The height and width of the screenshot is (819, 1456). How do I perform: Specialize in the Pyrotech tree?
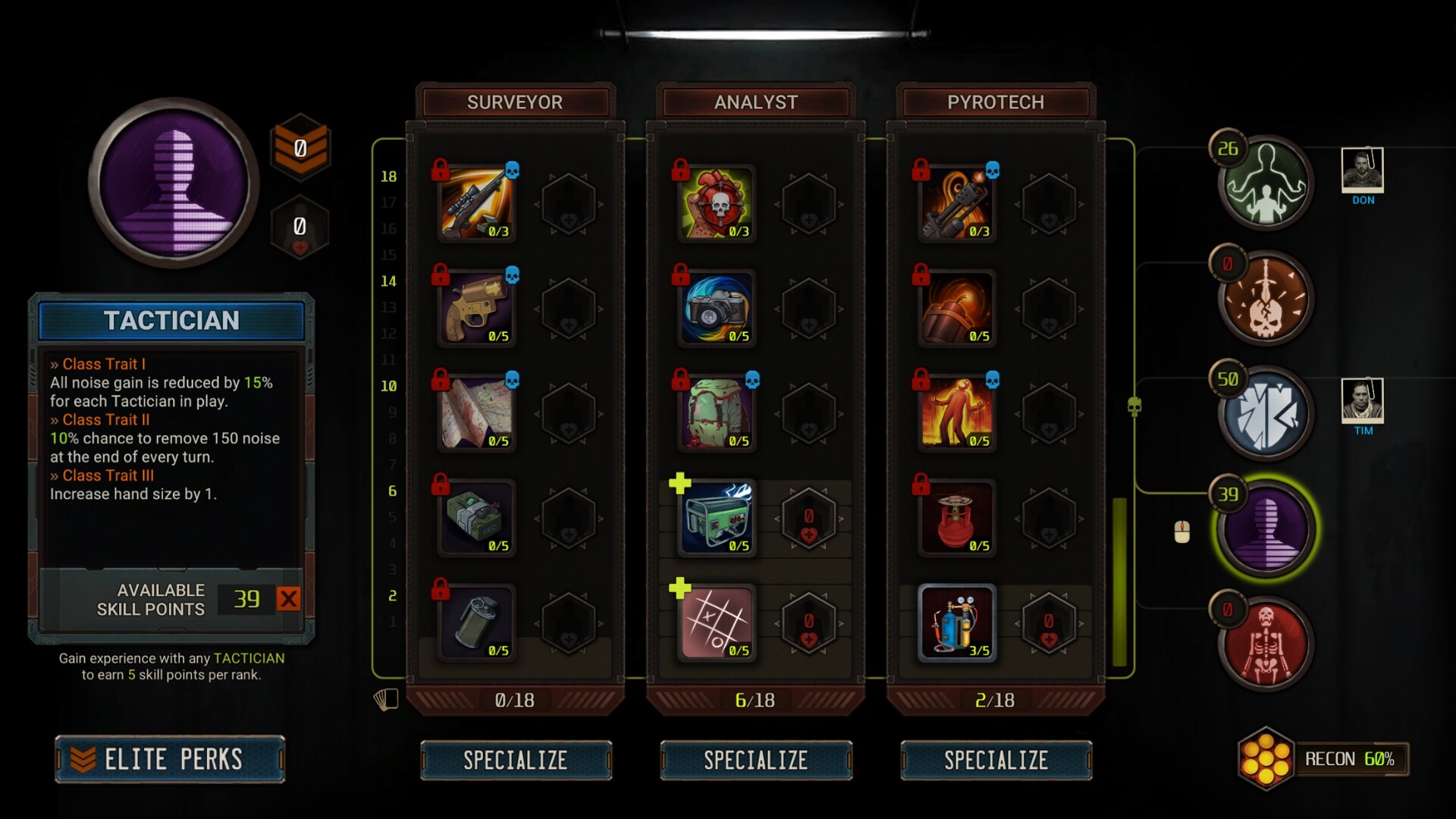(x=996, y=760)
